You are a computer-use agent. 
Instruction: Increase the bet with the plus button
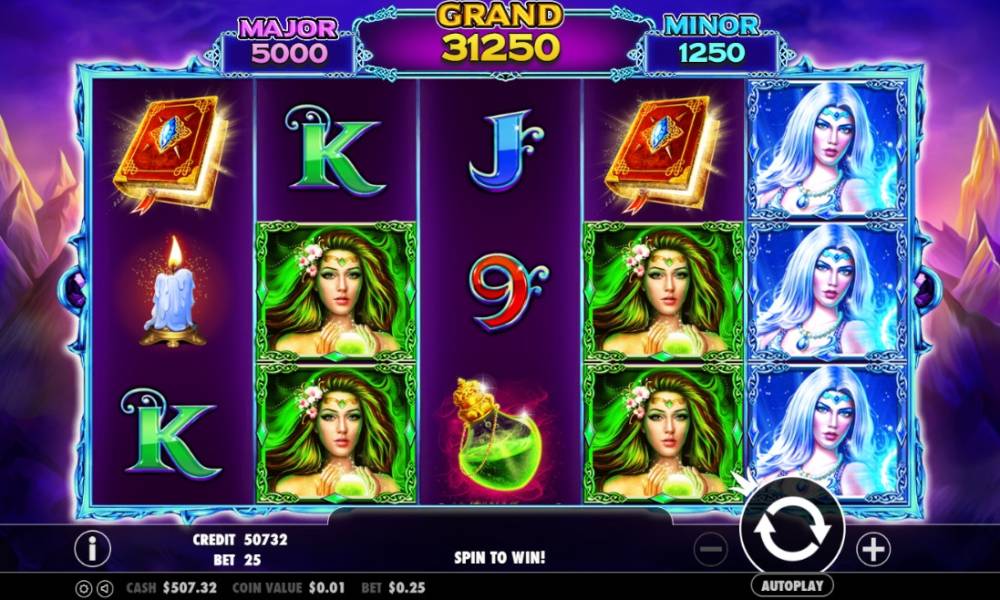(x=873, y=548)
